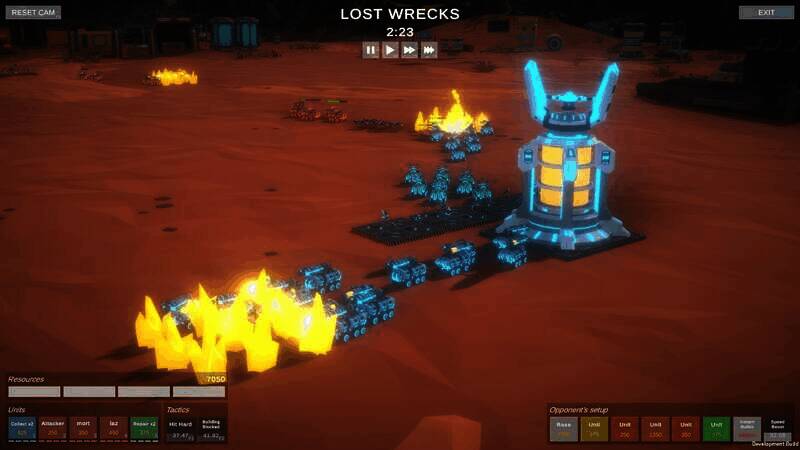Switch to double fast-forward speed
Screen dimensions: 800x450
point(409,50)
